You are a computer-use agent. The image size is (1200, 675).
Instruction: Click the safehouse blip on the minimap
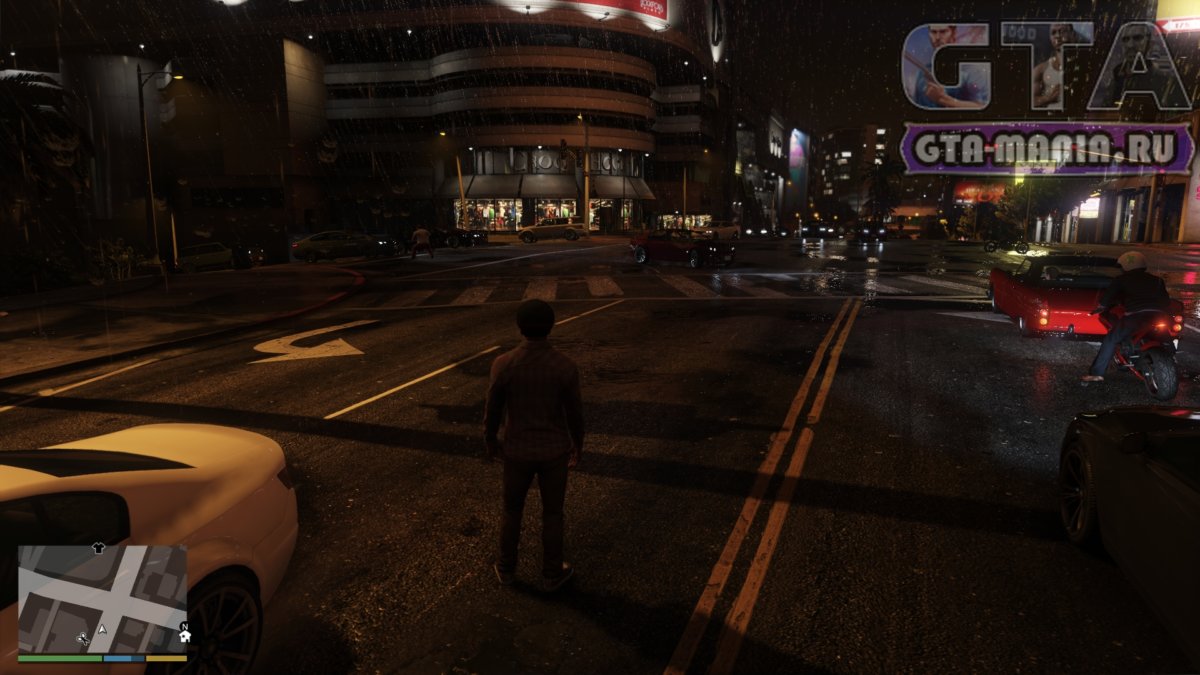185,637
